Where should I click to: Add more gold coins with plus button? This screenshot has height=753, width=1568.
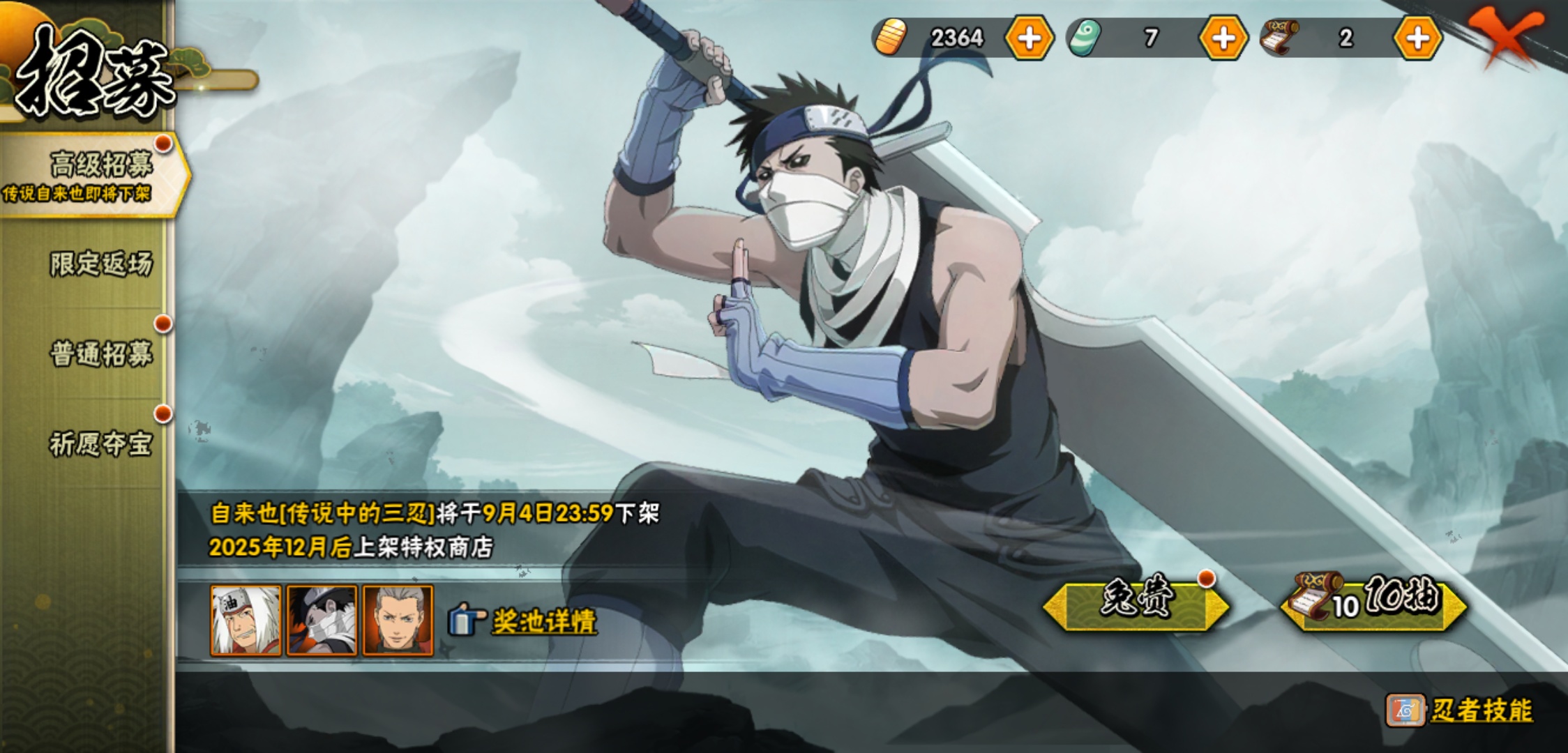click(1029, 38)
